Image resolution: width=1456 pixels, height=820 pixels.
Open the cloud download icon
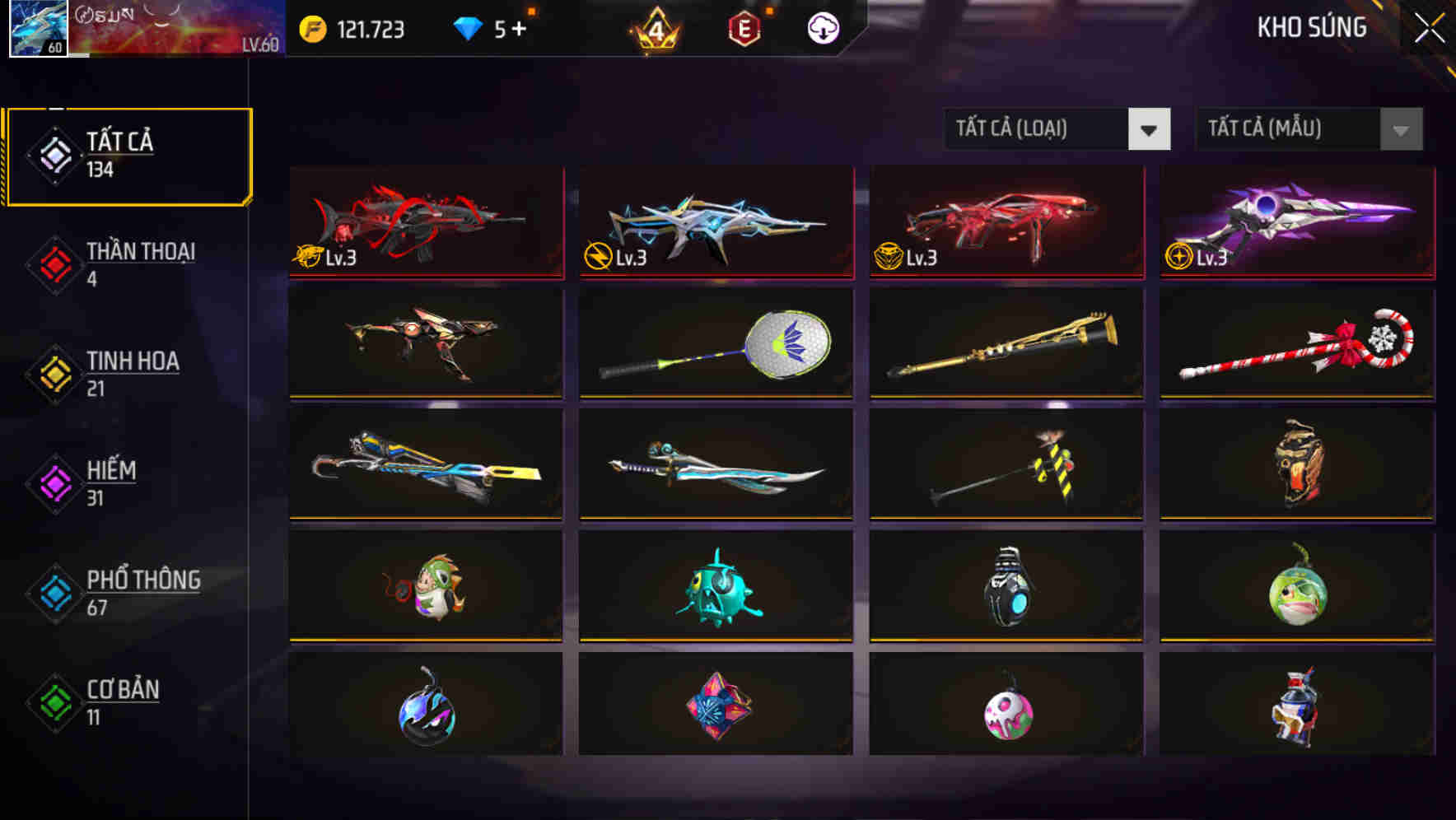[821, 27]
